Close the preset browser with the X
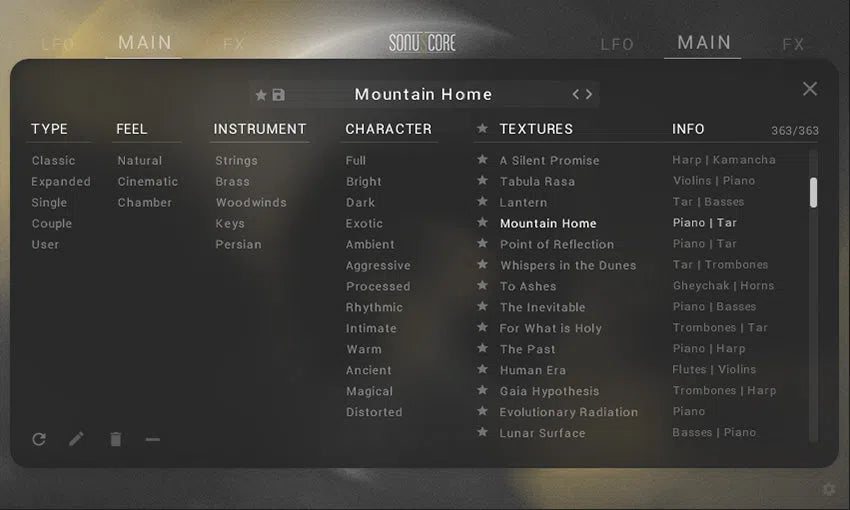 click(810, 89)
